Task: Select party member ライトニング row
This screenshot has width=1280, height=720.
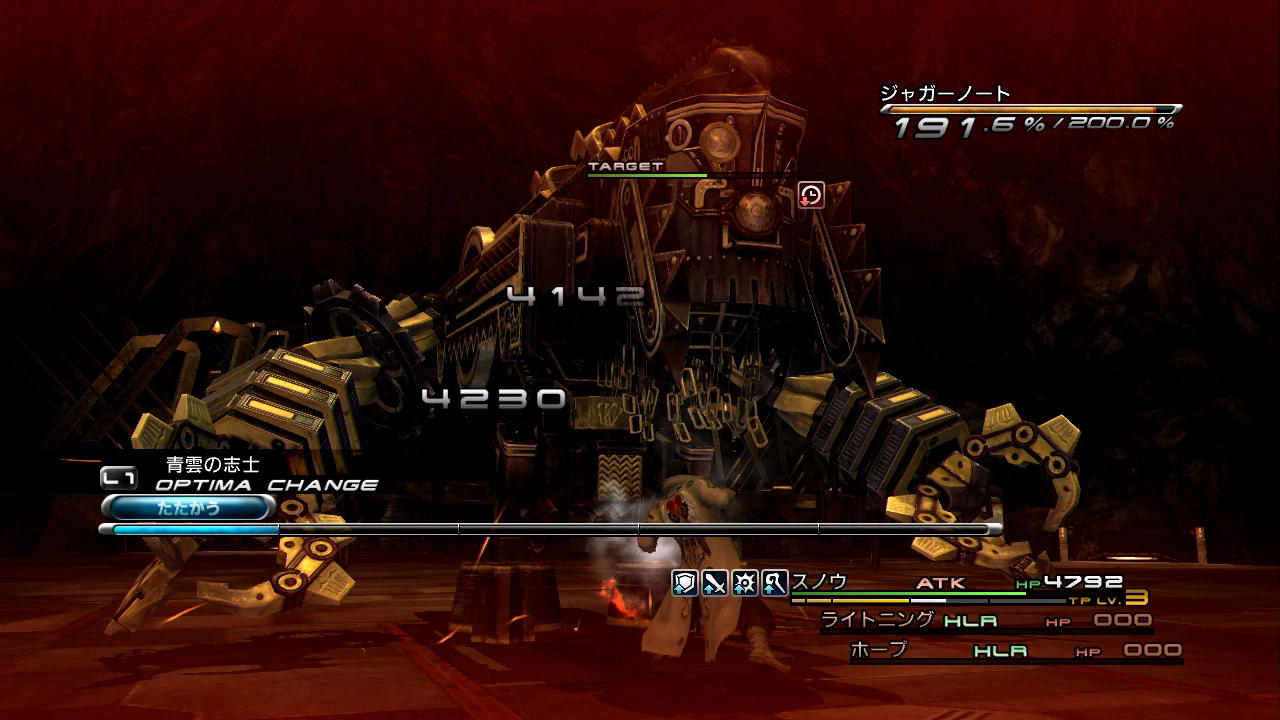Action: [x=985, y=621]
